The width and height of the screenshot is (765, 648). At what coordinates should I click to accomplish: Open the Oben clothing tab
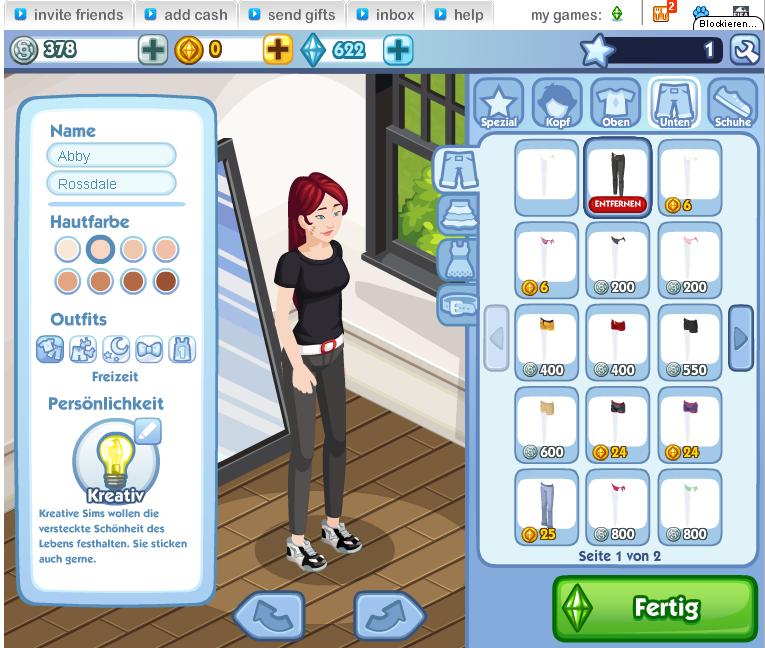tap(615, 103)
